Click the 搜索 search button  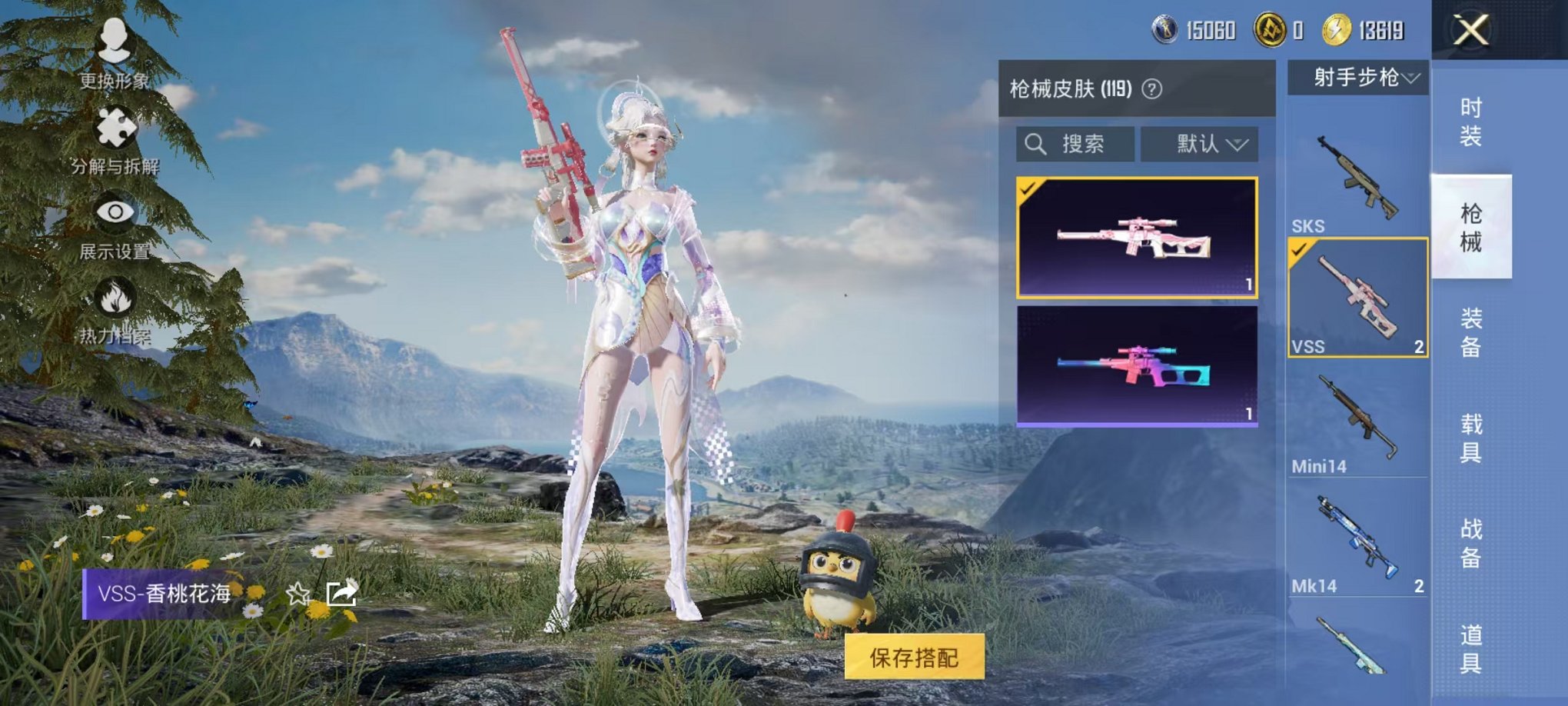1082,145
